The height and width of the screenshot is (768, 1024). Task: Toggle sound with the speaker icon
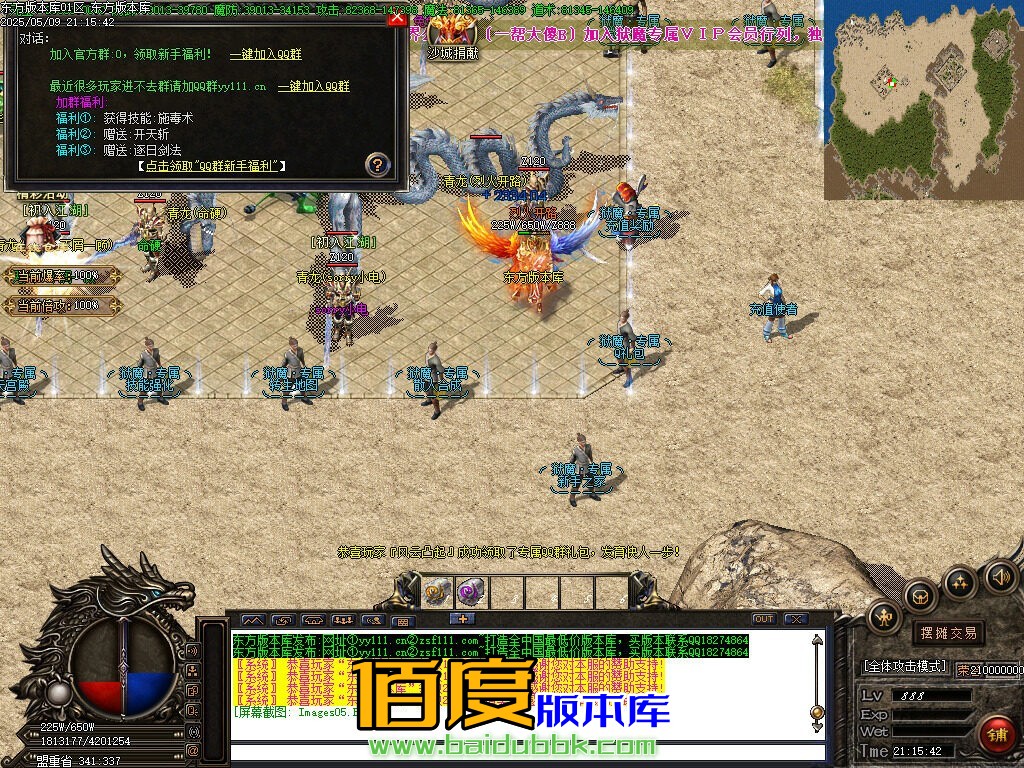(x=1000, y=575)
